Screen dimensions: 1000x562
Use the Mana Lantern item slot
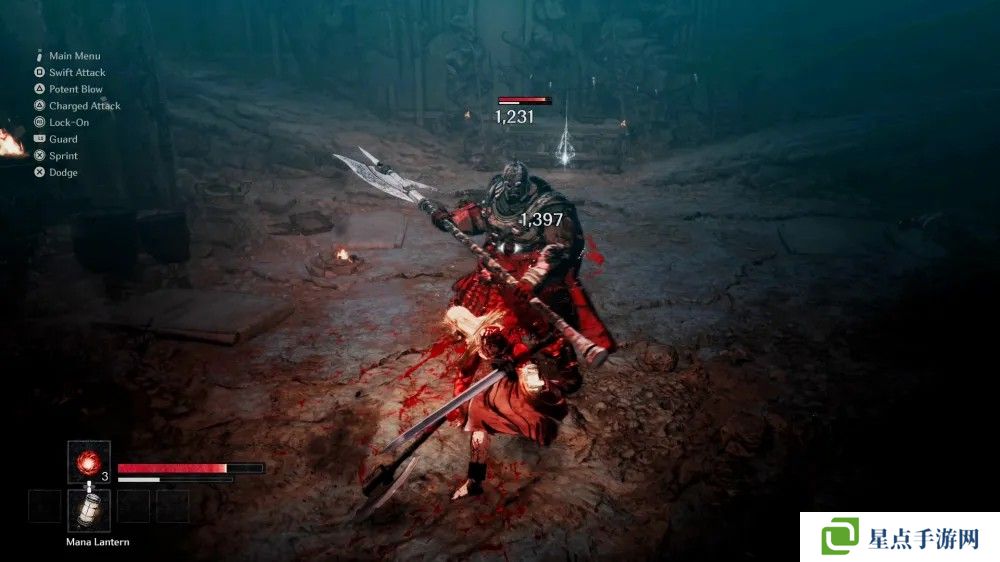(x=88, y=509)
